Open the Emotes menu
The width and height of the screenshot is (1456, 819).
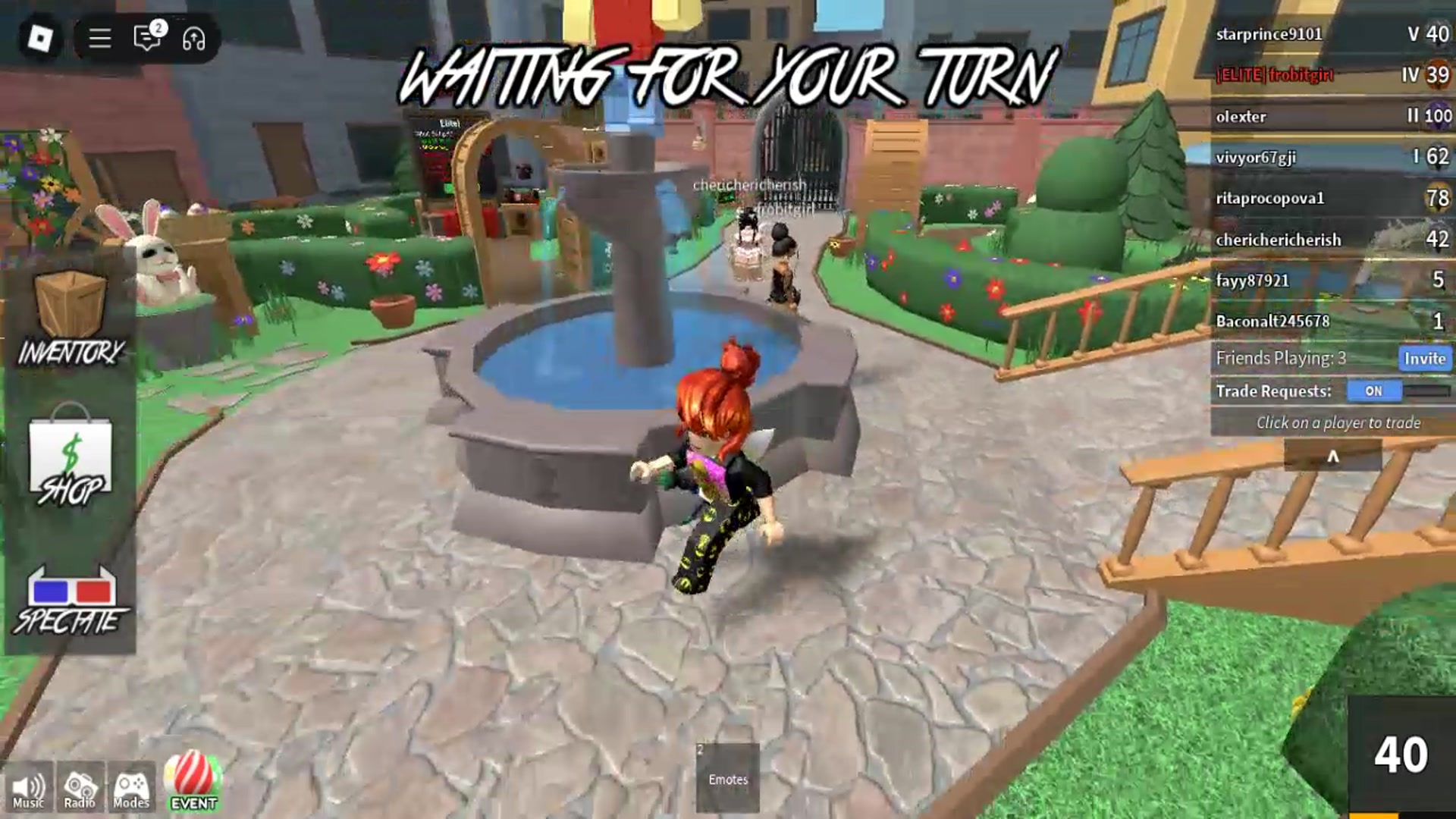point(726,777)
